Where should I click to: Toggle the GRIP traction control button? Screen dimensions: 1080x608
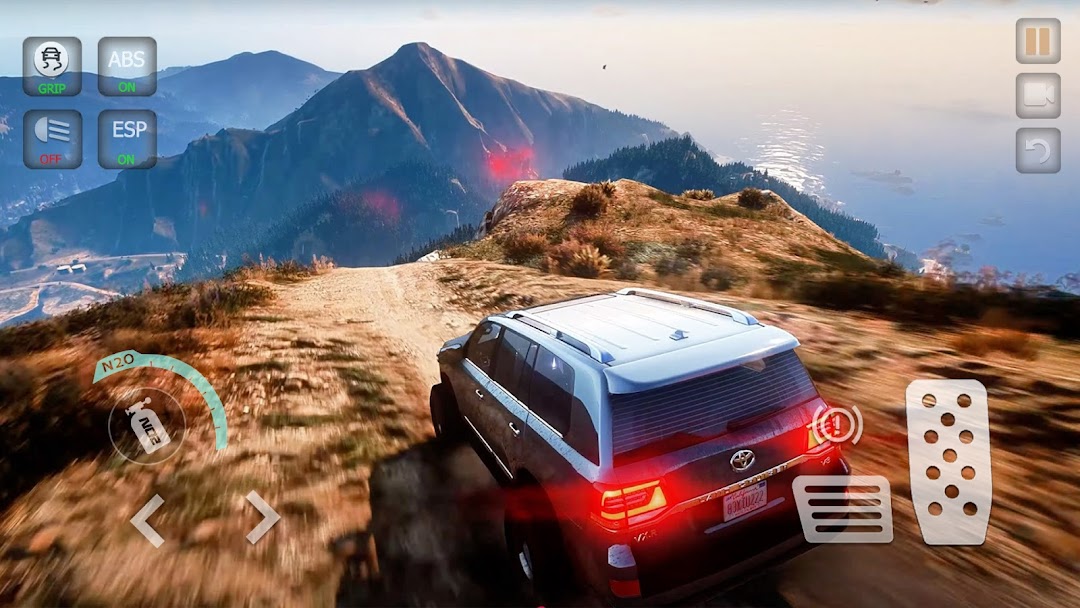click(x=52, y=66)
